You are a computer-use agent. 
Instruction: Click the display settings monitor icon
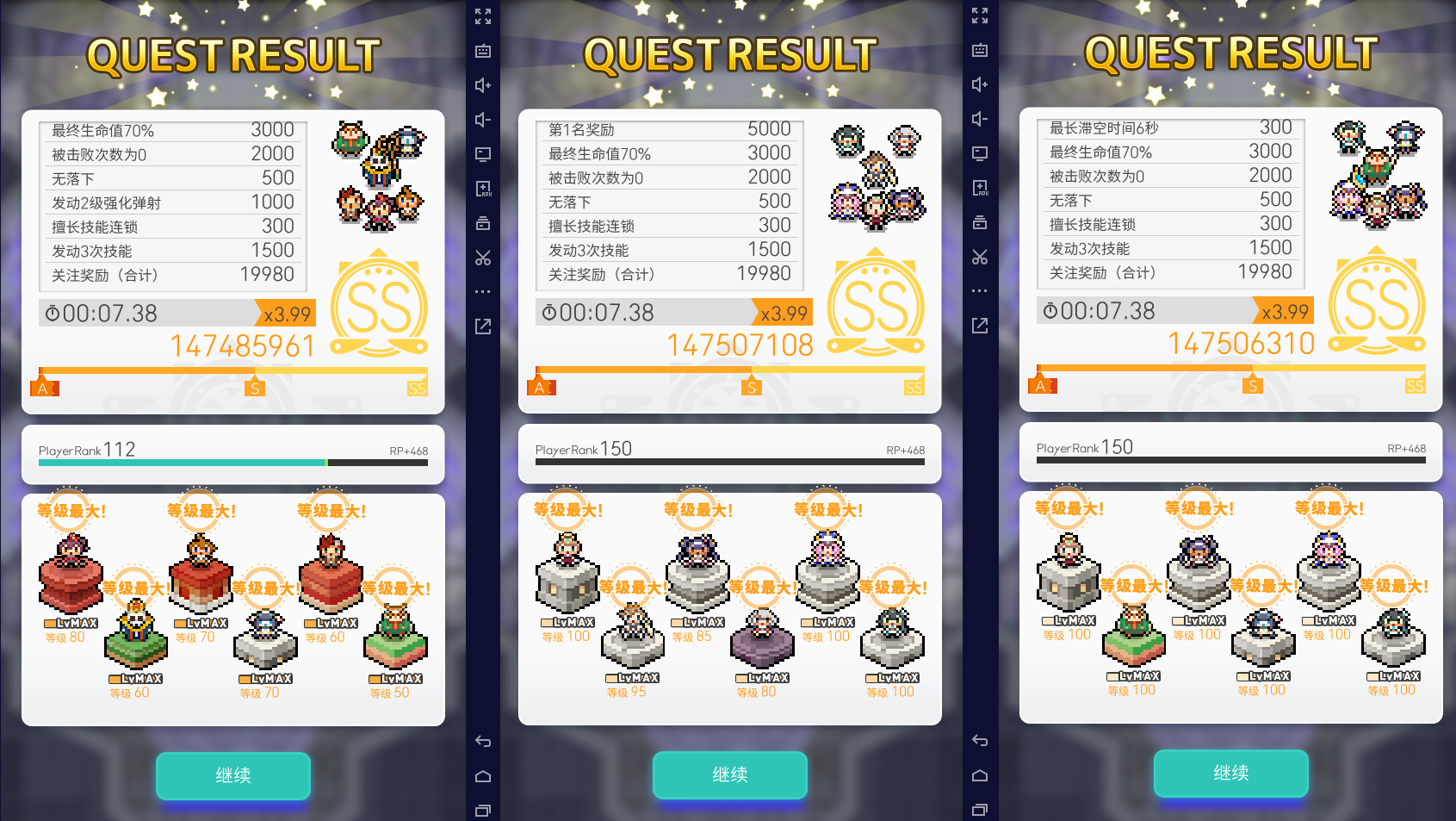[x=482, y=153]
